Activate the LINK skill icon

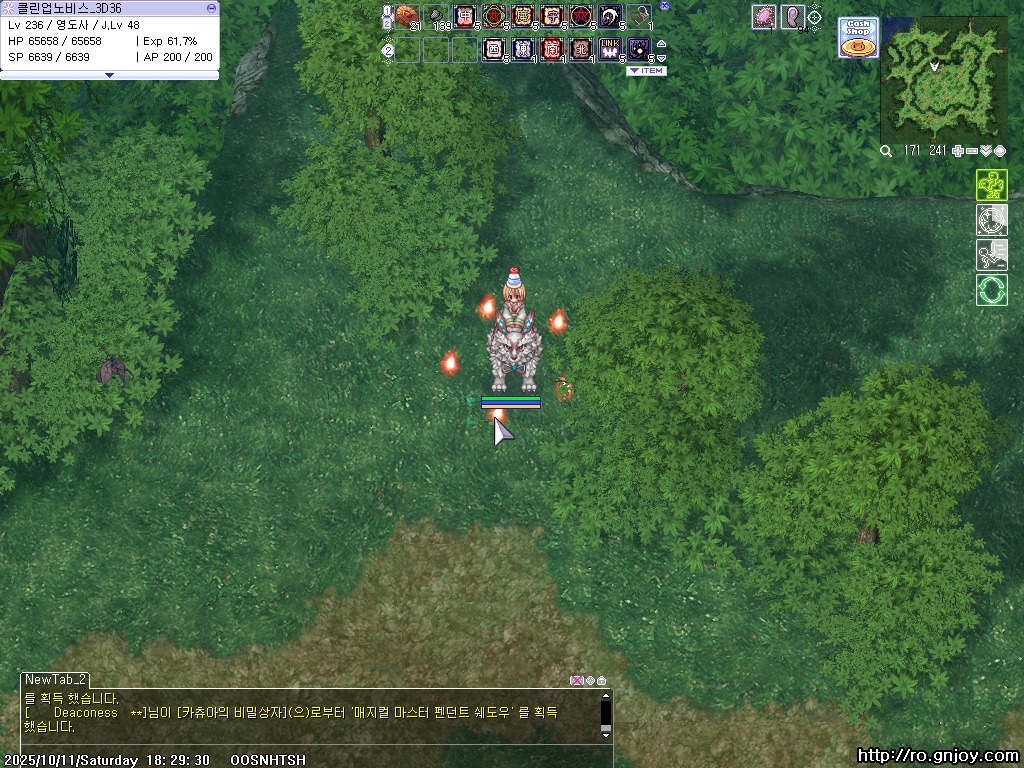pos(609,48)
